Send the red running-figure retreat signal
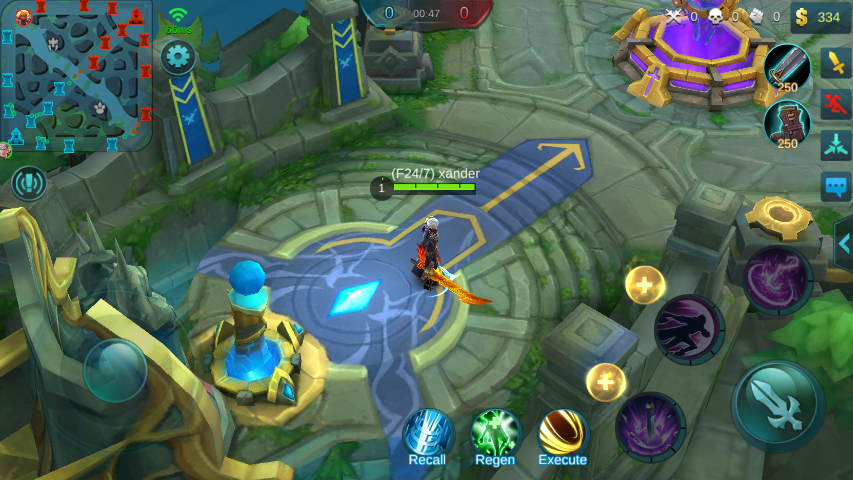Screen dimensions: 853x480 point(836,103)
